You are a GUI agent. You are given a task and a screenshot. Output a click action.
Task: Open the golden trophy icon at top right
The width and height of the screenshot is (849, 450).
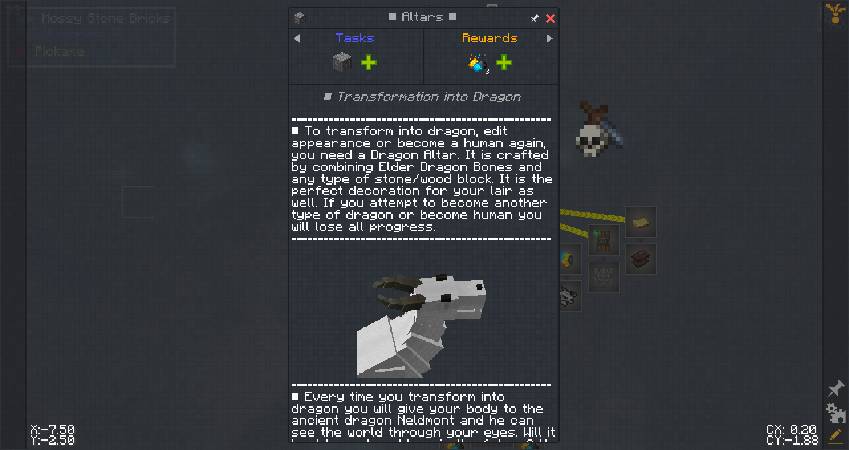coord(835,12)
